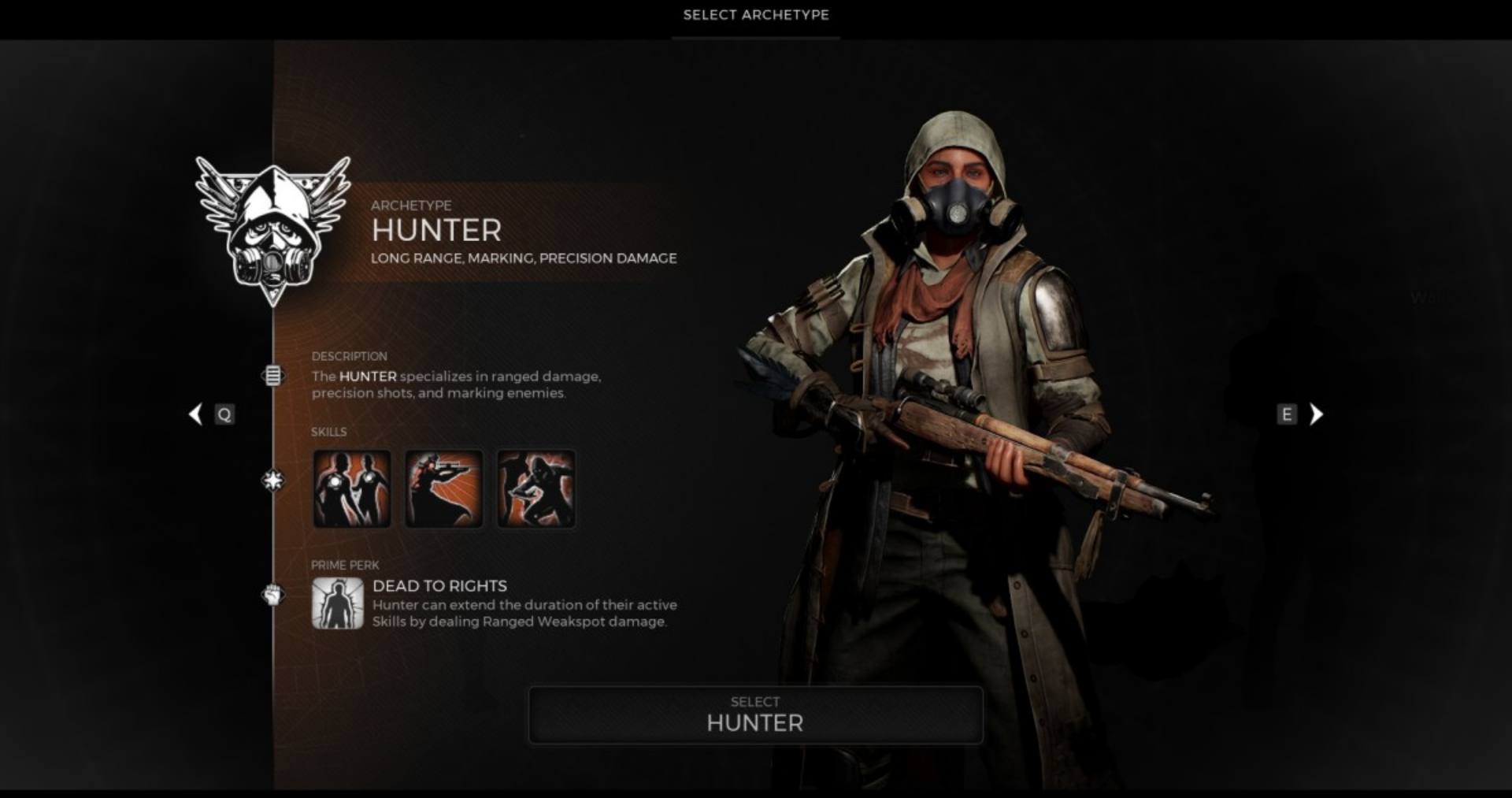Screen dimensions: 1512x798
Task: Pick the crouching hooded figure skill icon
Action: click(536, 488)
